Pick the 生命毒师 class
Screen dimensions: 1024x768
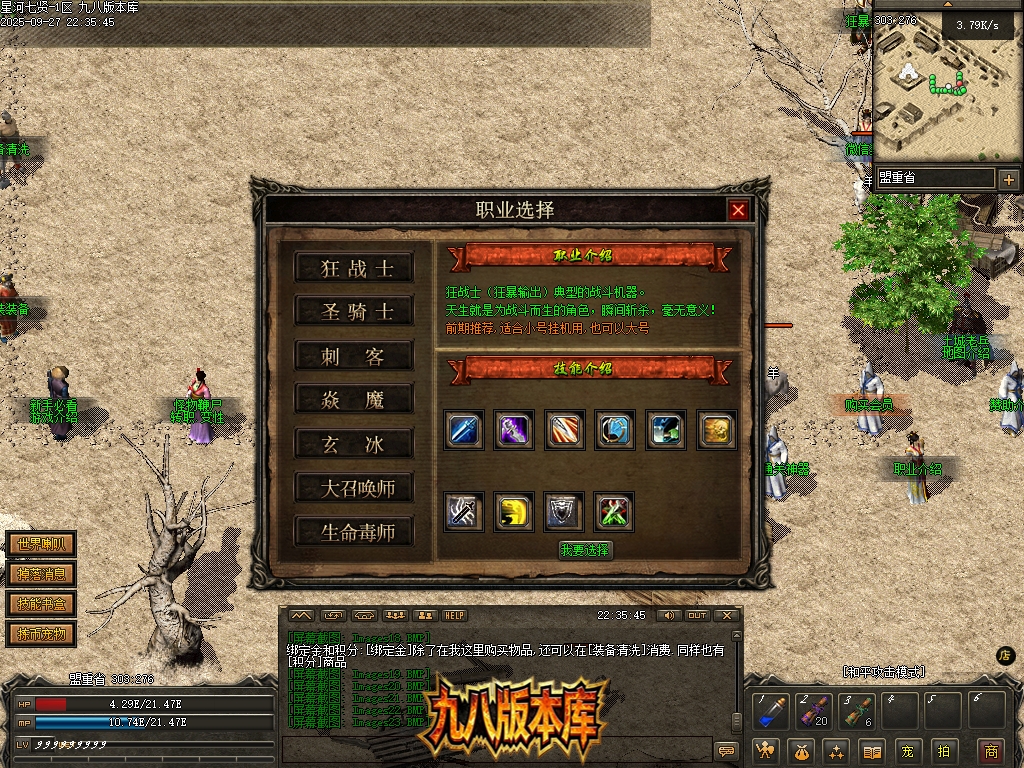(354, 532)
